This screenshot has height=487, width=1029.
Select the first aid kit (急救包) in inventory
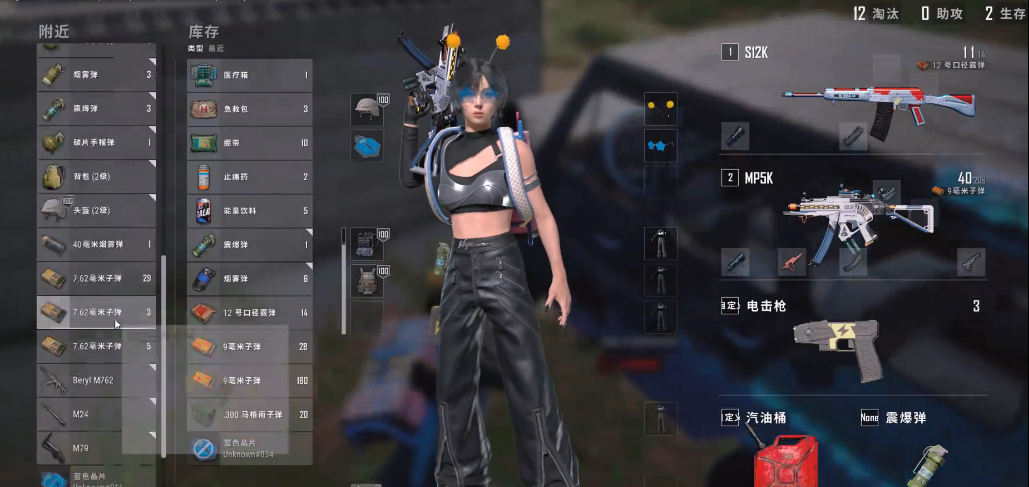point(250,109)
